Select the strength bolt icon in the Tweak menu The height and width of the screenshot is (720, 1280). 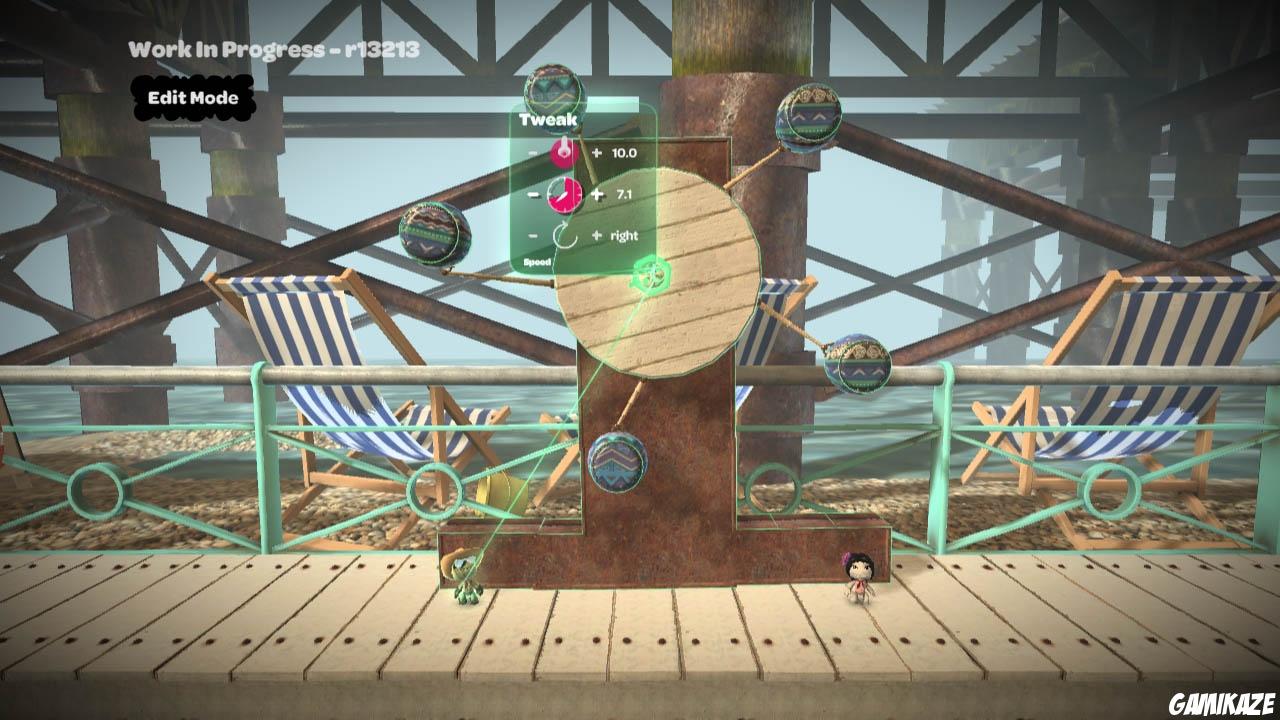[x=560, y=152]
